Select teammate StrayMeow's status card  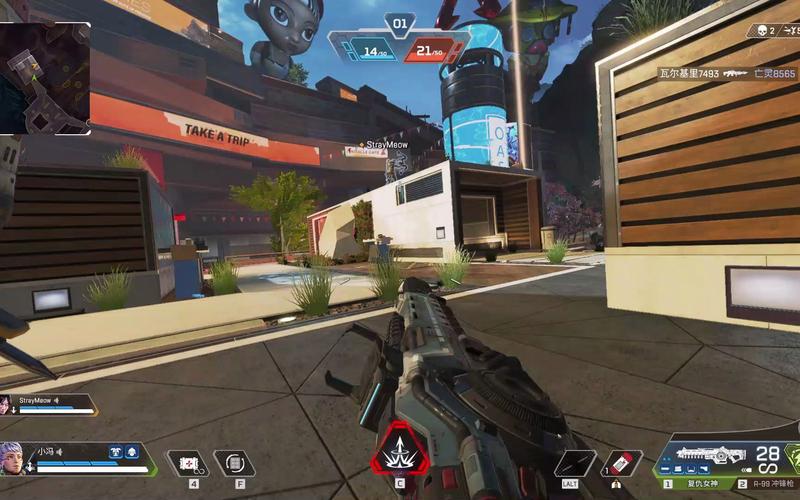click(x=50, y=404)
